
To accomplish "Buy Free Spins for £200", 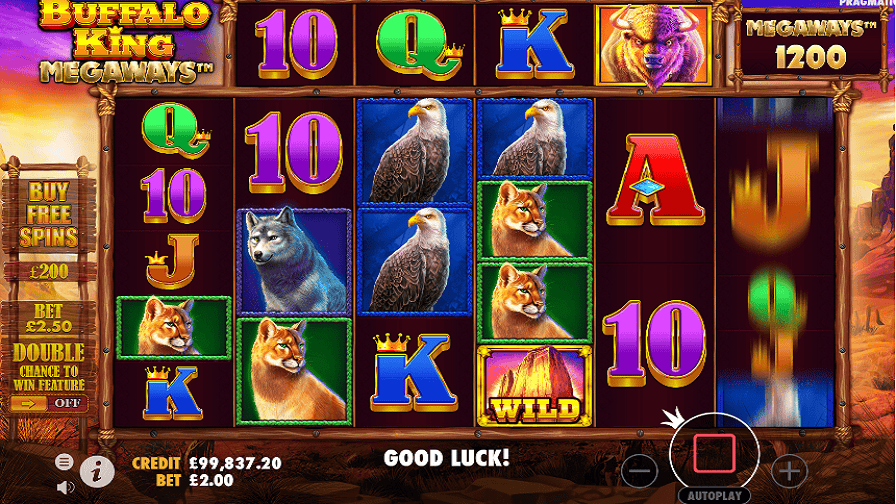I will (x=48, y=225).
